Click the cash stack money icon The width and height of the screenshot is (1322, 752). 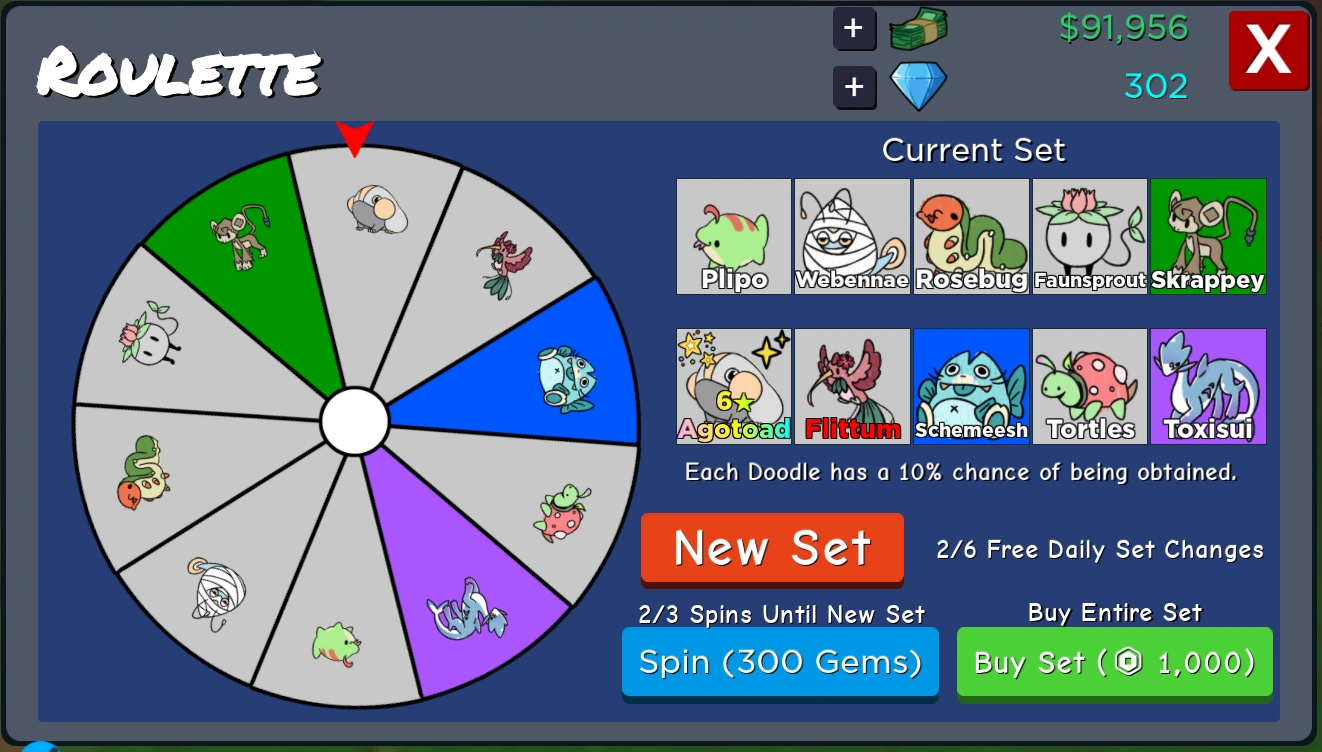click(x=917, y=29)
